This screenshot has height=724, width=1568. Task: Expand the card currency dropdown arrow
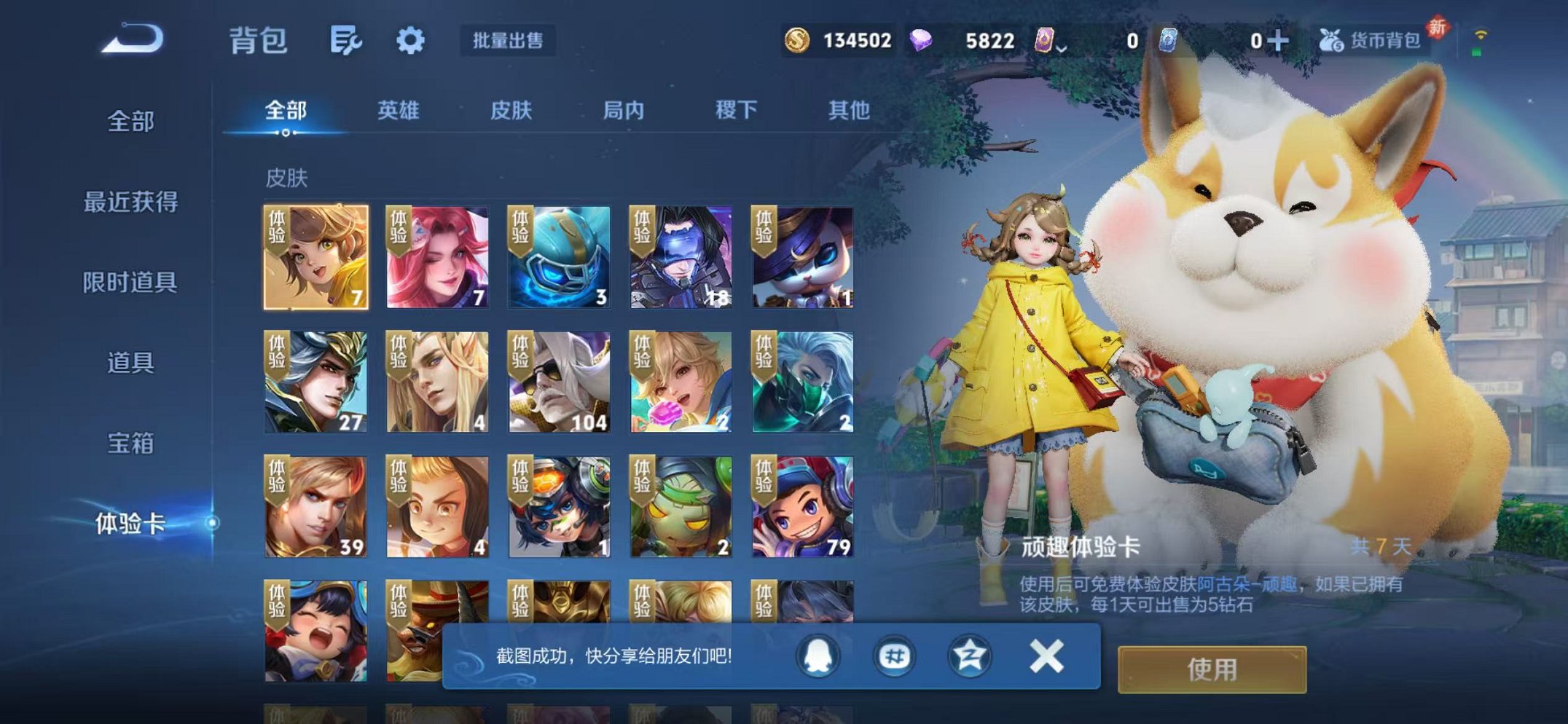[x=1063, y=47]
